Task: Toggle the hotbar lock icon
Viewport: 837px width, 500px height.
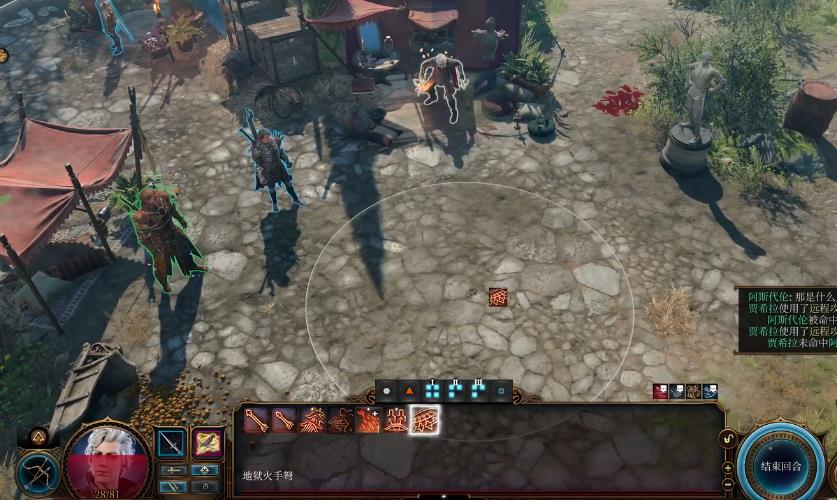Action: pyautogui.click(x=727, y=438)
